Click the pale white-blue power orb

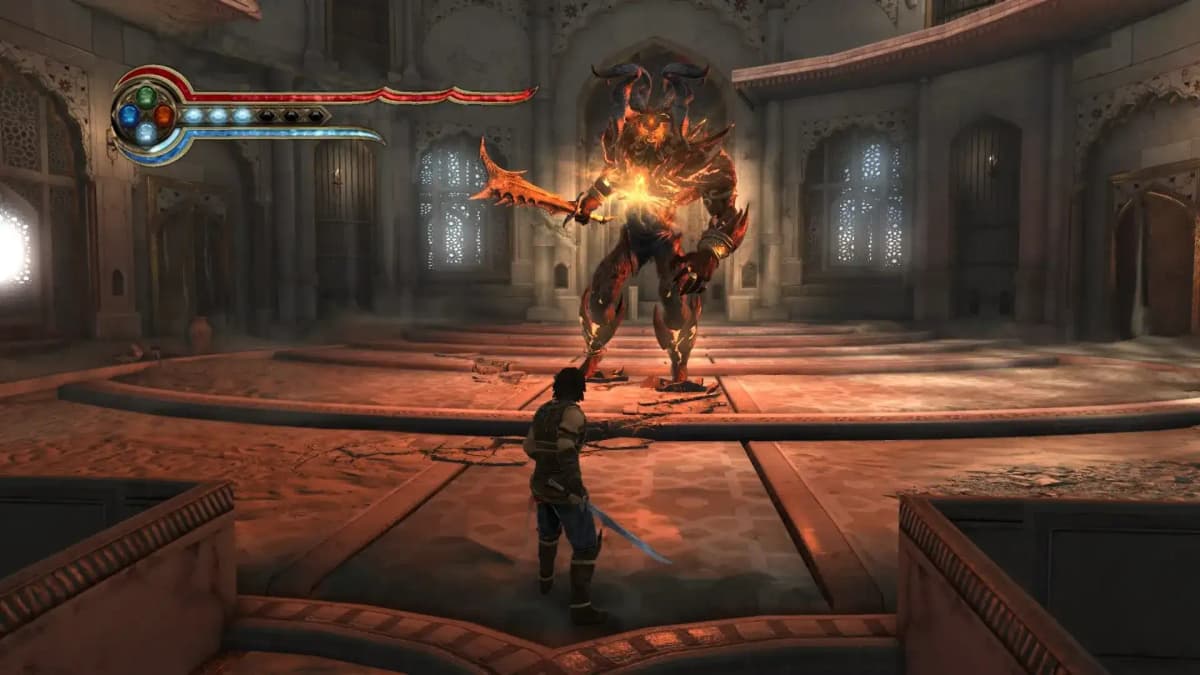(146, 133)
